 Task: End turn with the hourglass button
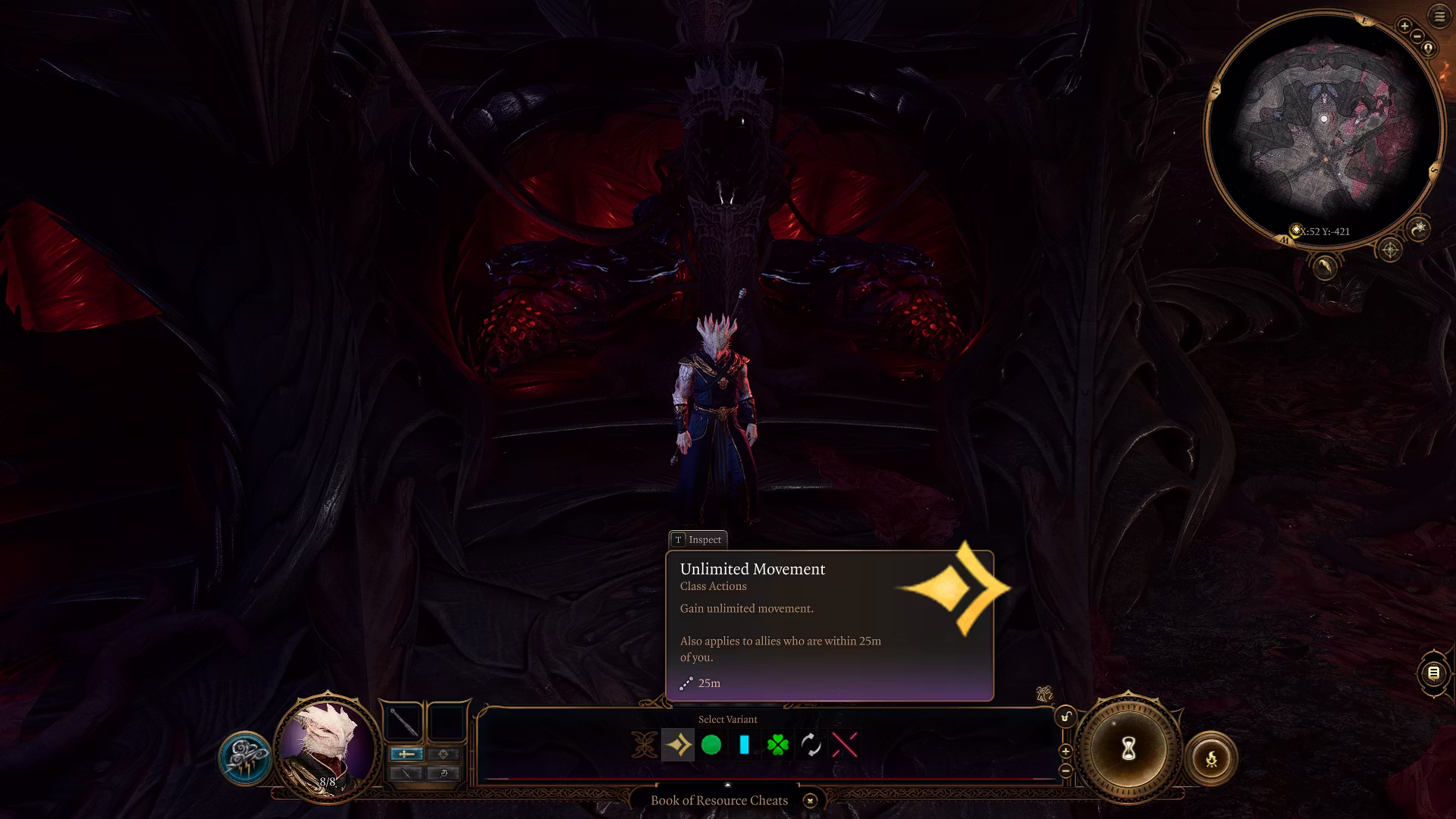coord(1128,749)
